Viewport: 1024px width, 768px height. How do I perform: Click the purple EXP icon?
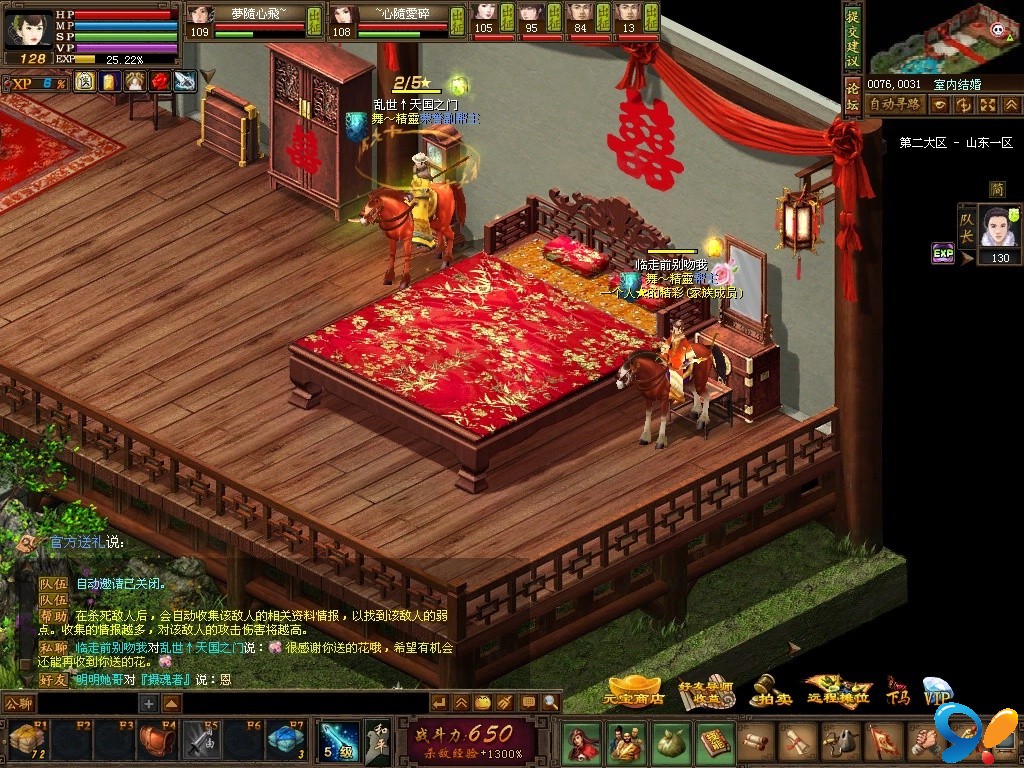point(943,253)
